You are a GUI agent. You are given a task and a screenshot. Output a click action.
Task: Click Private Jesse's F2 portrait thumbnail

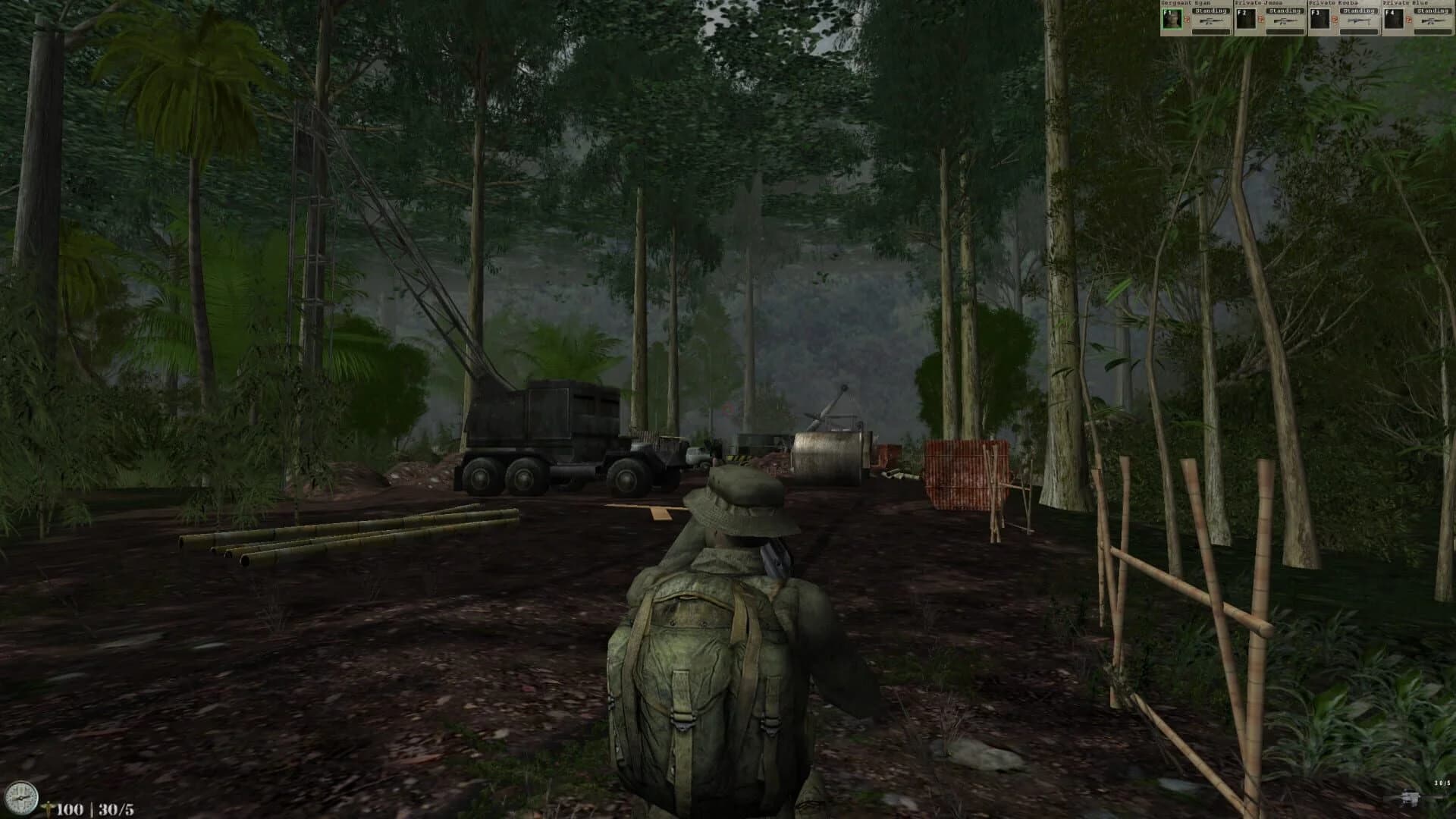pyautogui.click(x=1247, y=19)
